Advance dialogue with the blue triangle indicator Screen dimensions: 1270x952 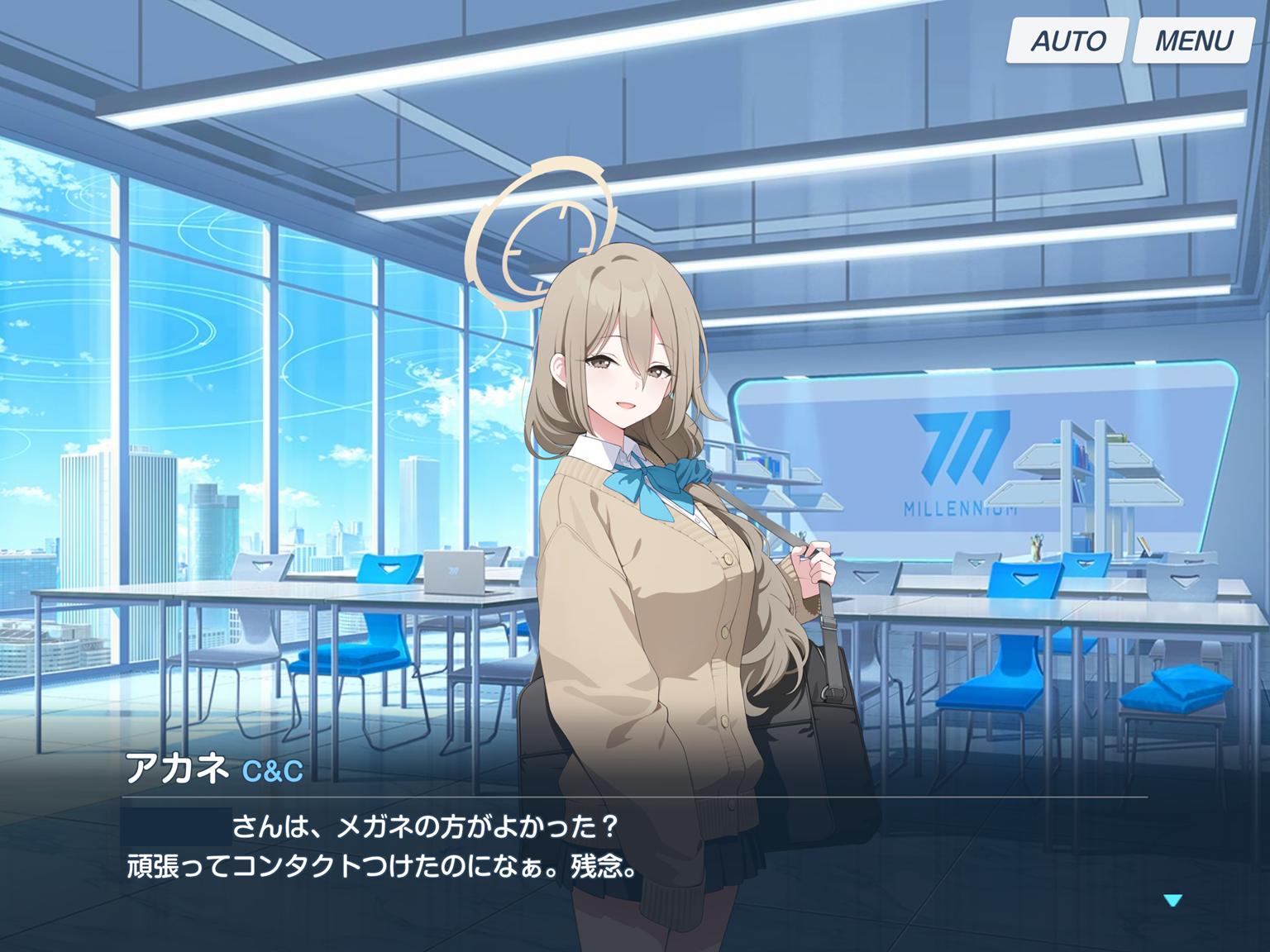pos(1172,900)
